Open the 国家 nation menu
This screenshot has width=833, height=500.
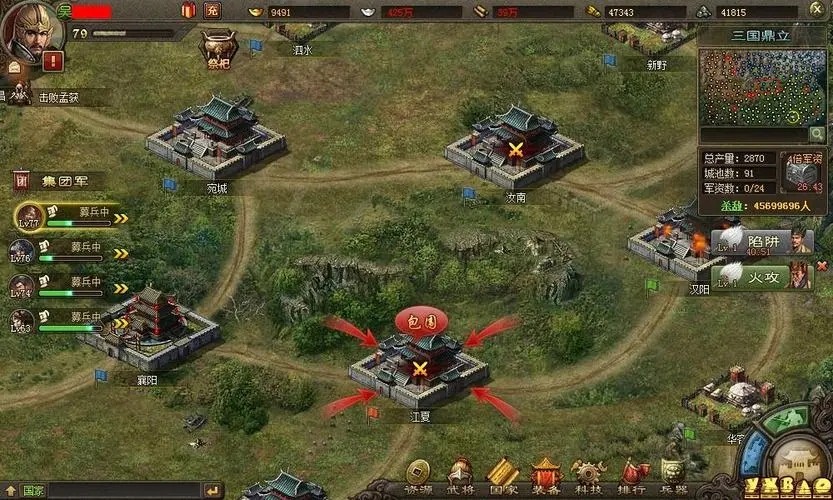coord(502,475)
